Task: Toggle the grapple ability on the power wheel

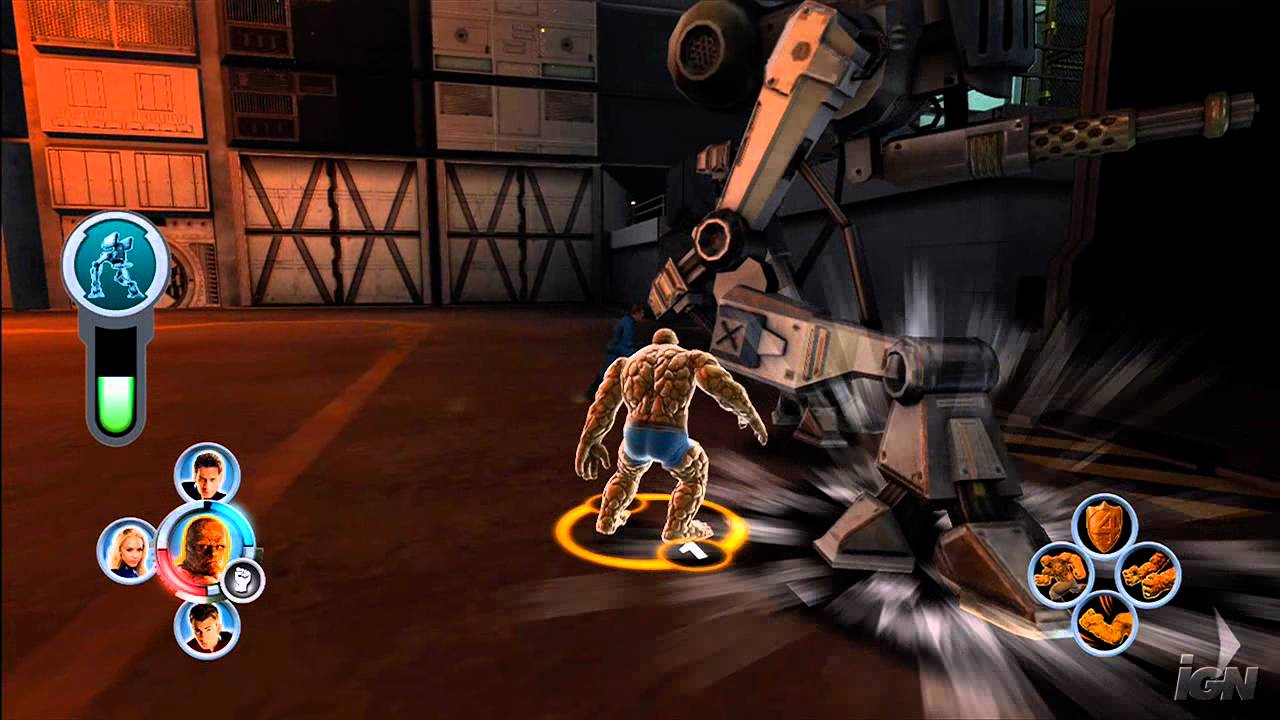Action: click(x=1063, y=573)
